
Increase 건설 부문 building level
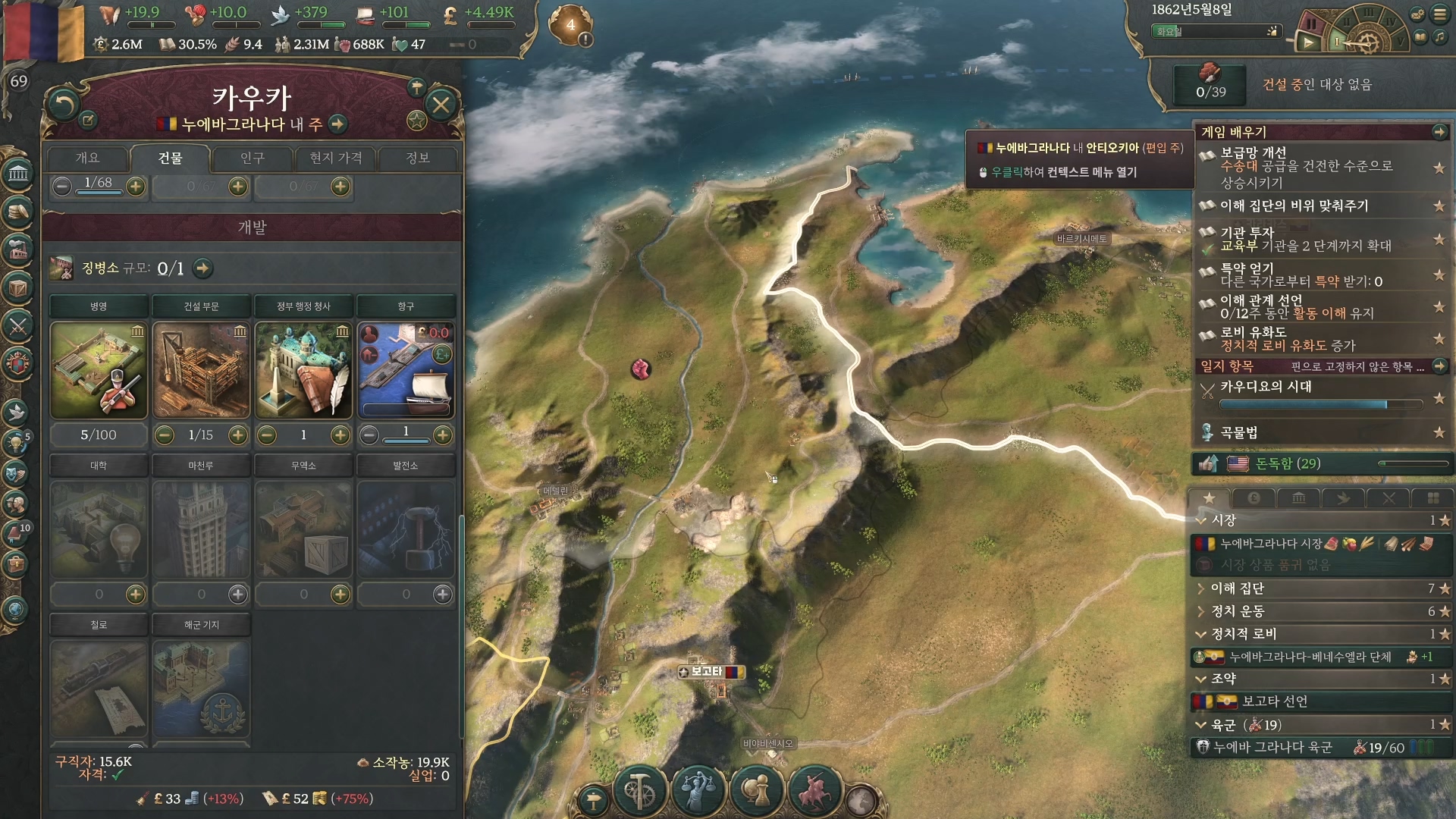[238, 435]
